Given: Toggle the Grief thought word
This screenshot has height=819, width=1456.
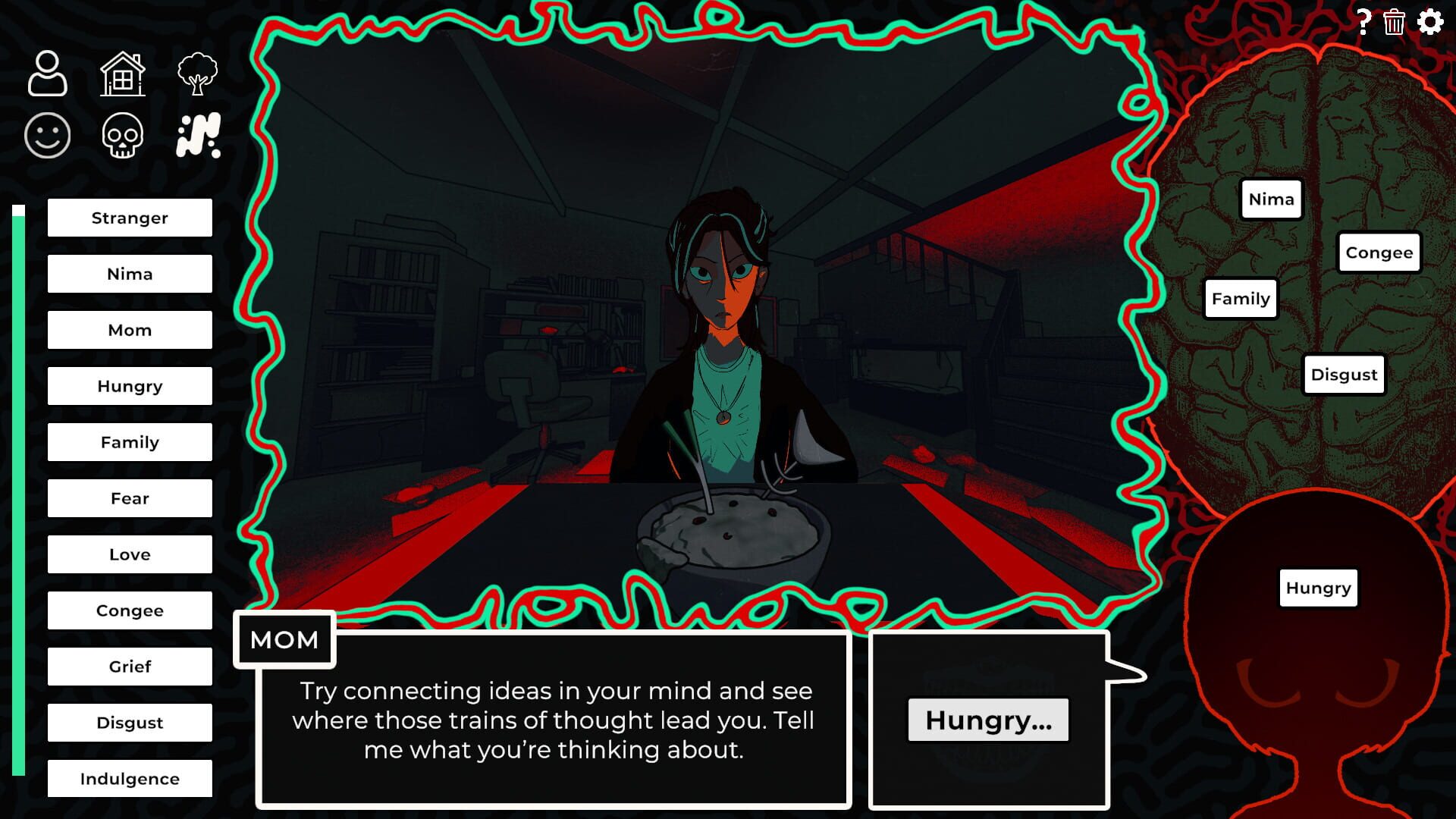Looking at the screenshot, I should pos(129,667).
